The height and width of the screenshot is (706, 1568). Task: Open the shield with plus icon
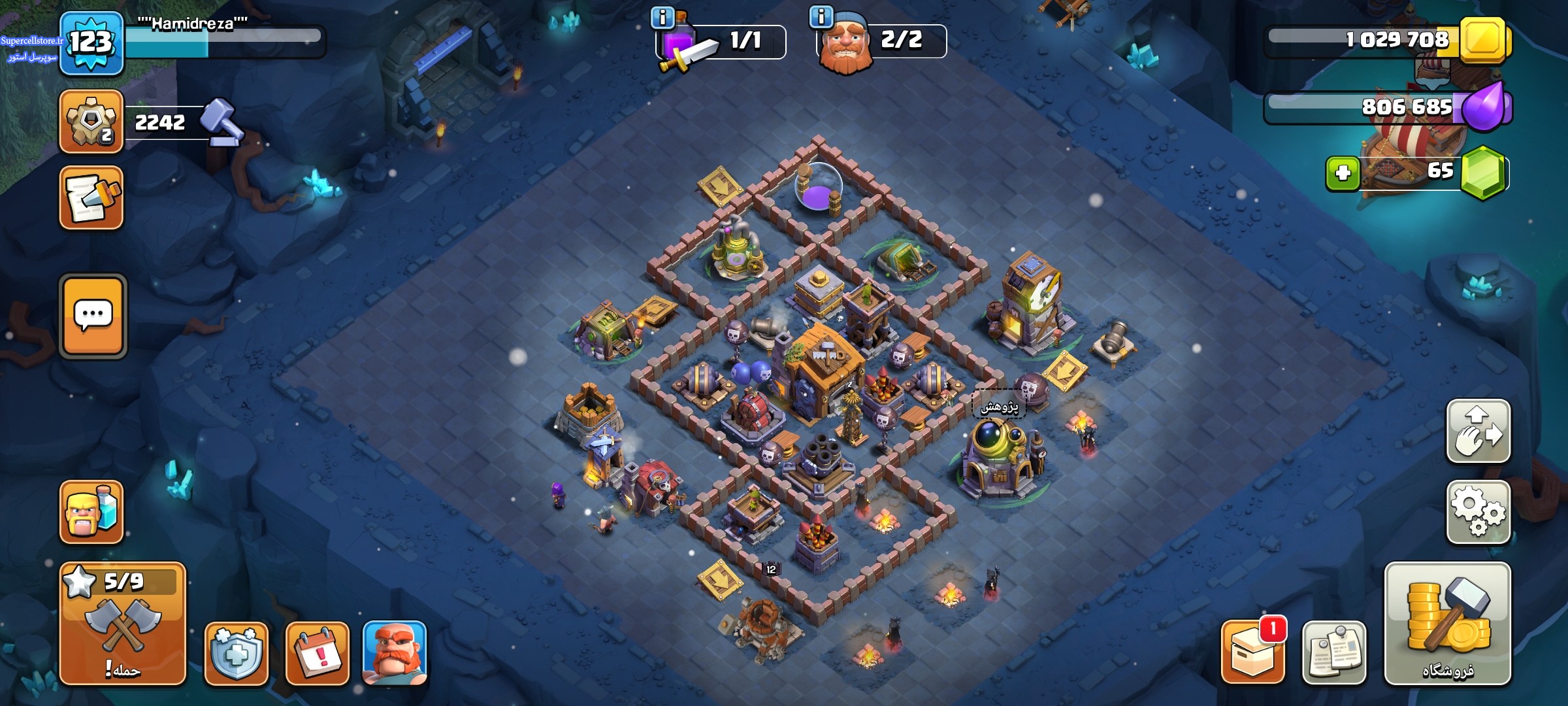(x=237, y=653)
